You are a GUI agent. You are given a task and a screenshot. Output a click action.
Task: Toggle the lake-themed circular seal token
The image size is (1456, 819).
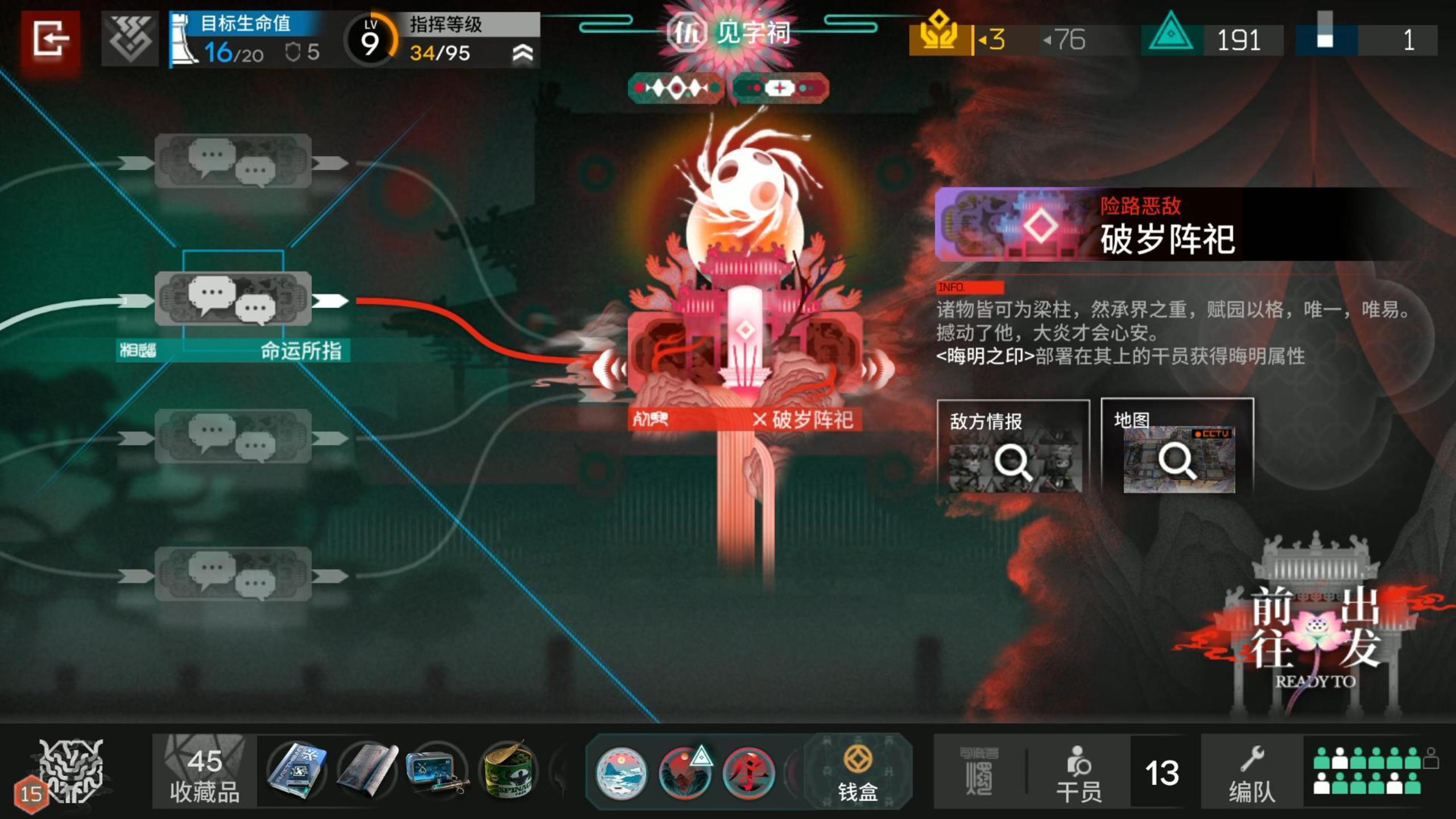pyautogui.click(x=622, y=771)
